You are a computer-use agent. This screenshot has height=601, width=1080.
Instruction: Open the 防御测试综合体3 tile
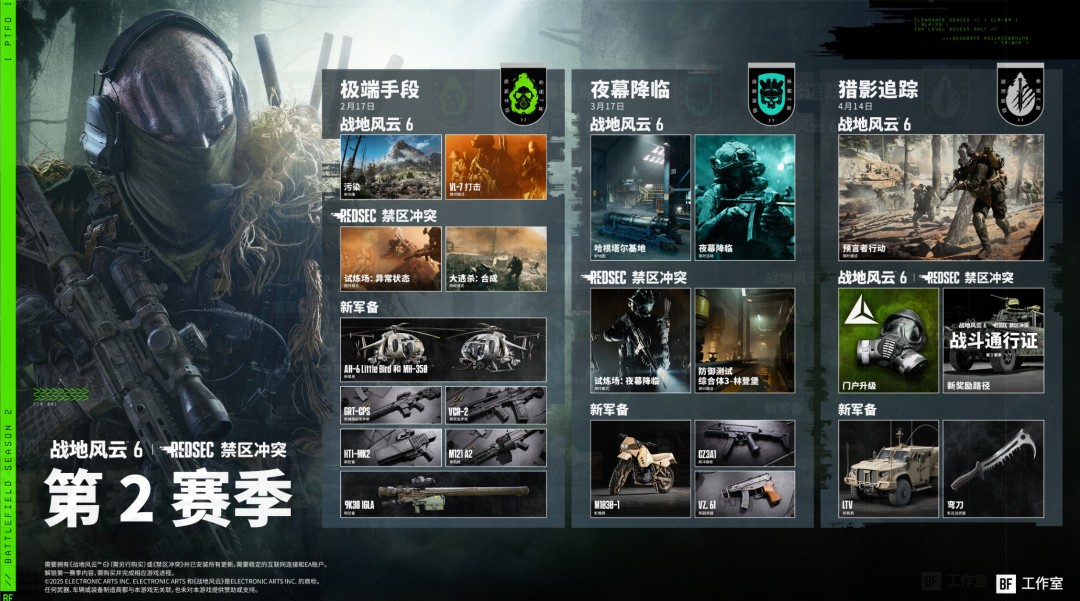[745, 340]
